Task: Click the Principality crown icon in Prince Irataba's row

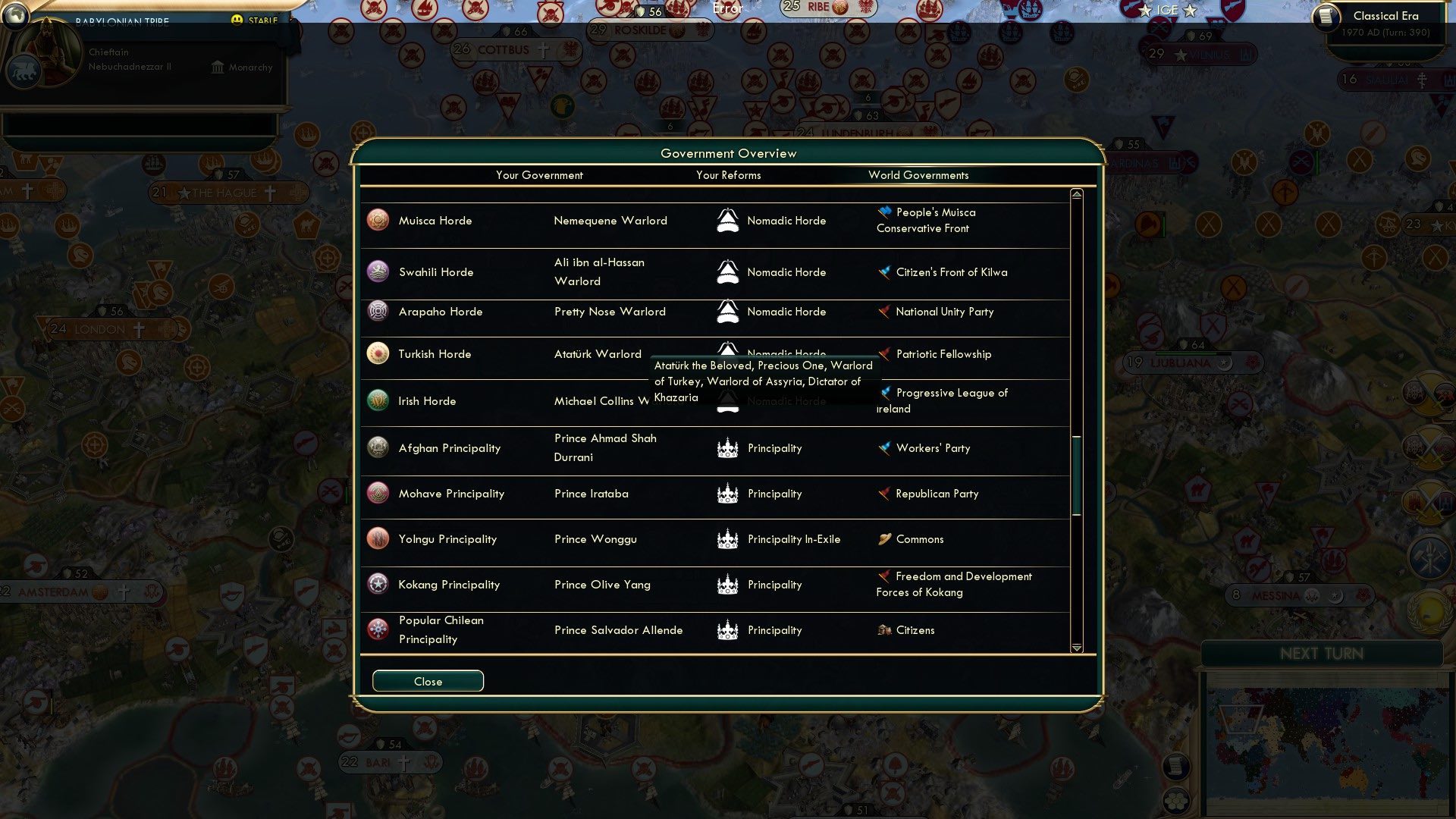Action: (x=726, y=493)
